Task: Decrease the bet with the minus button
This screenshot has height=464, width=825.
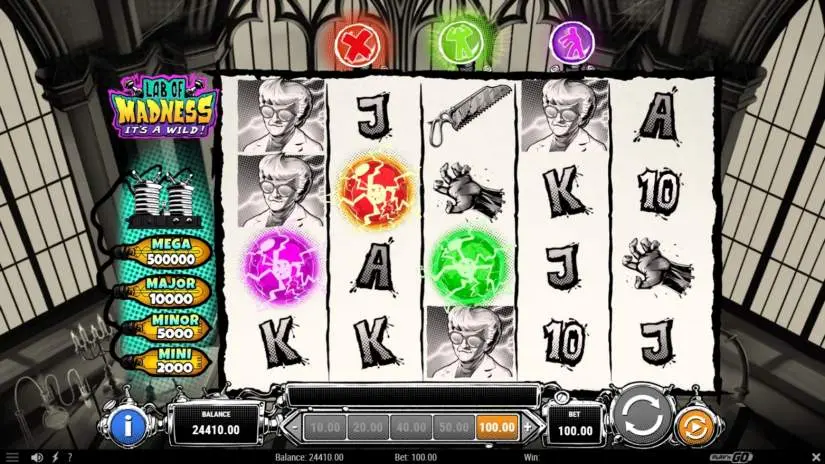Action: click(294, 427)
